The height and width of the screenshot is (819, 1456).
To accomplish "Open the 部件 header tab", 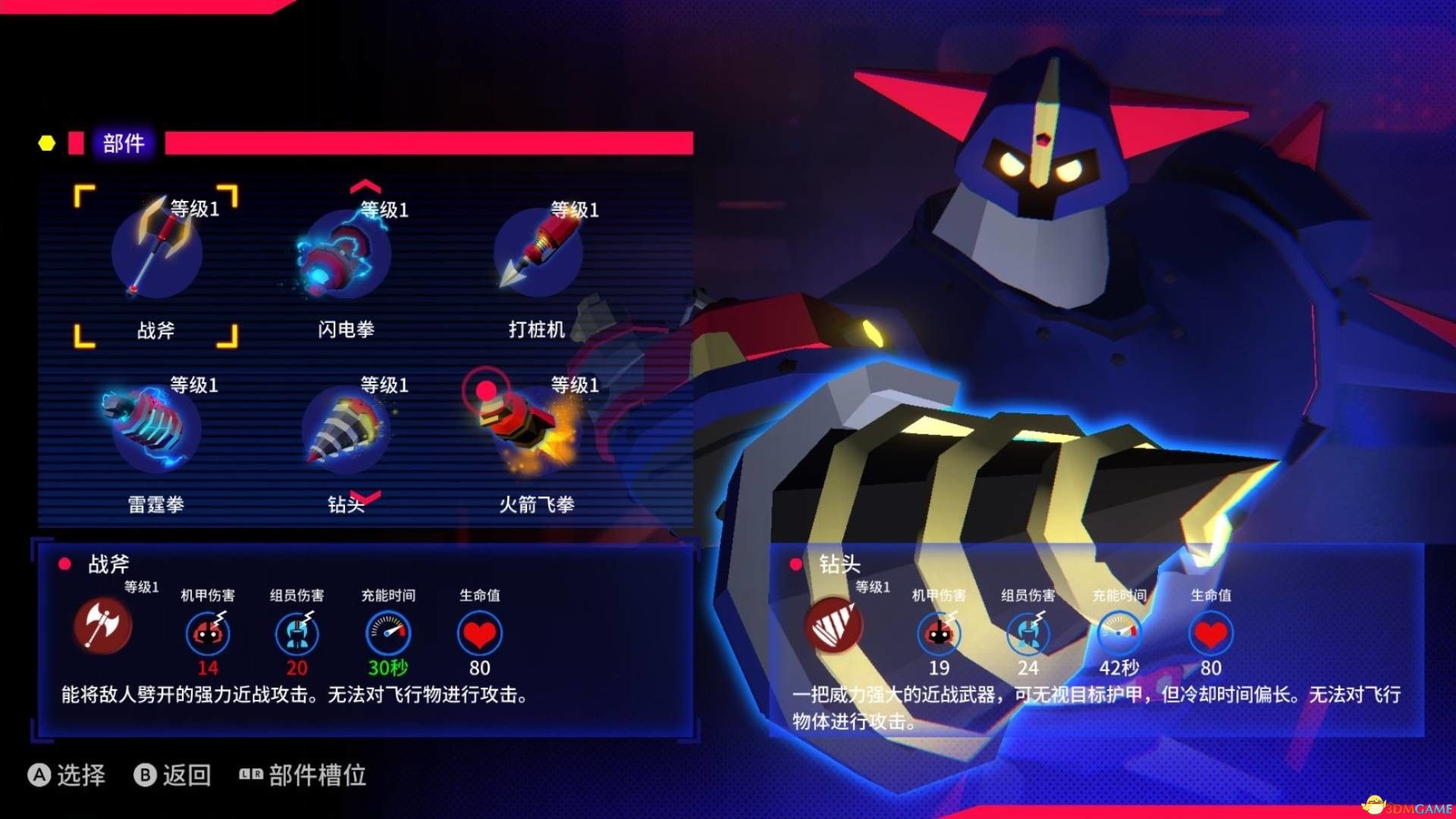I will pyautogui.click(x=124, y=142).
